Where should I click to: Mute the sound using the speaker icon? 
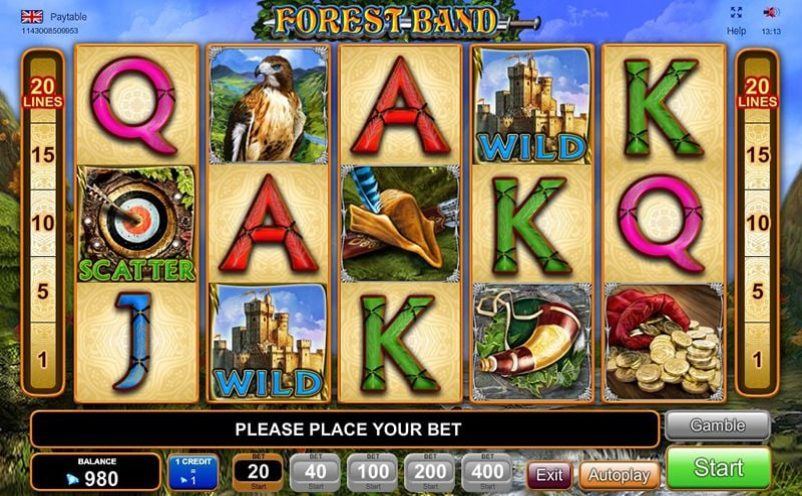771,13
